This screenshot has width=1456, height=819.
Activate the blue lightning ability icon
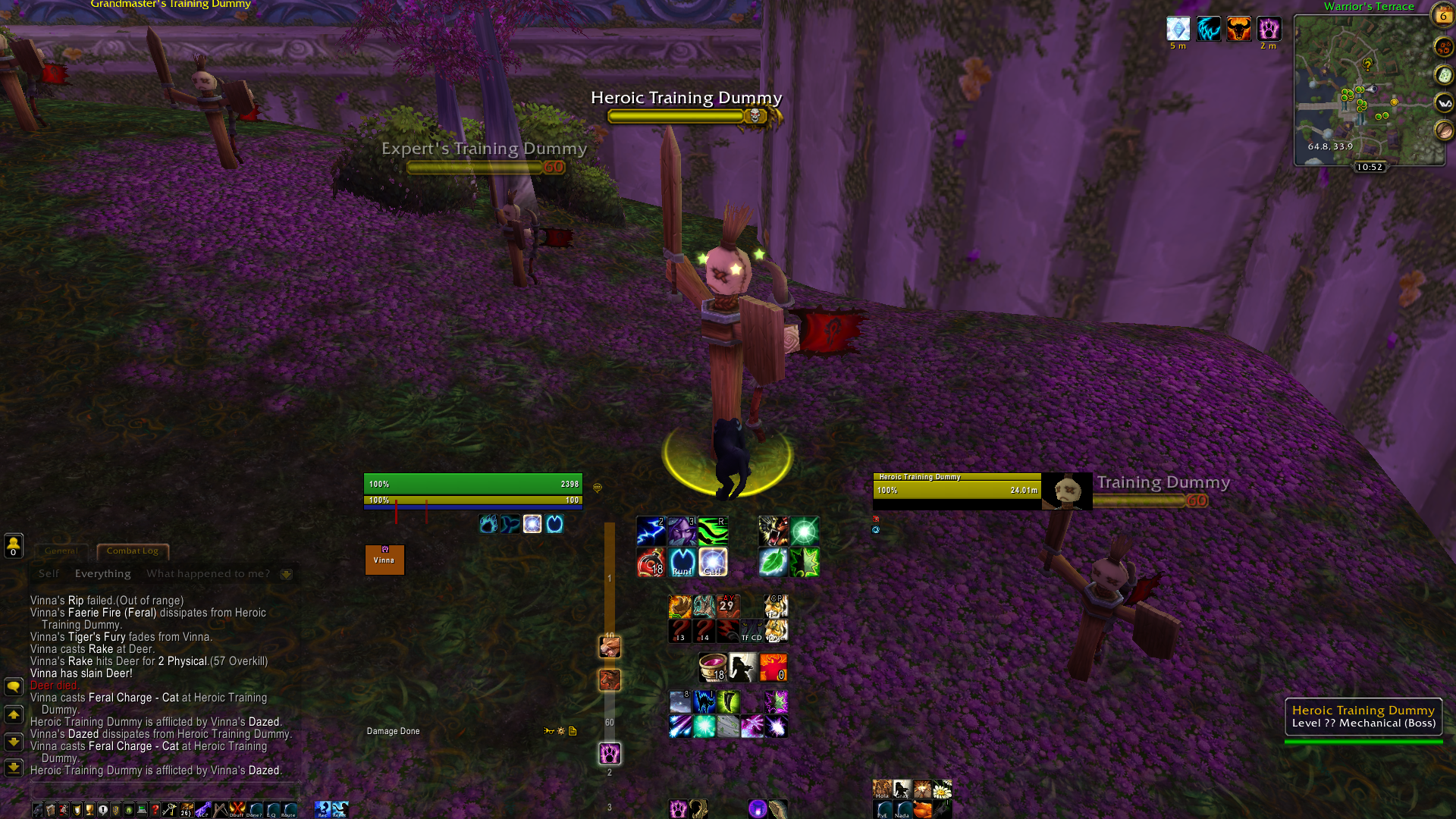tap(651, 532)
